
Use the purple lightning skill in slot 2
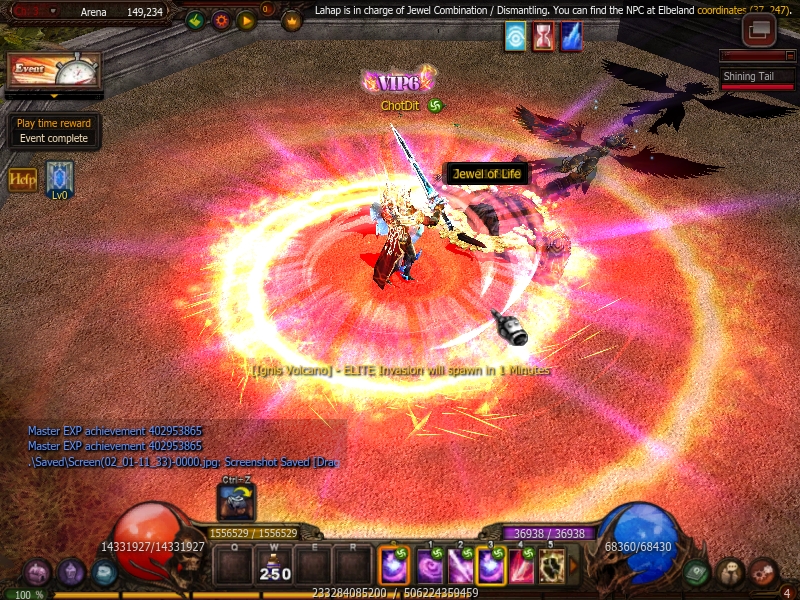pyautogui.click(x=461, y=567)
